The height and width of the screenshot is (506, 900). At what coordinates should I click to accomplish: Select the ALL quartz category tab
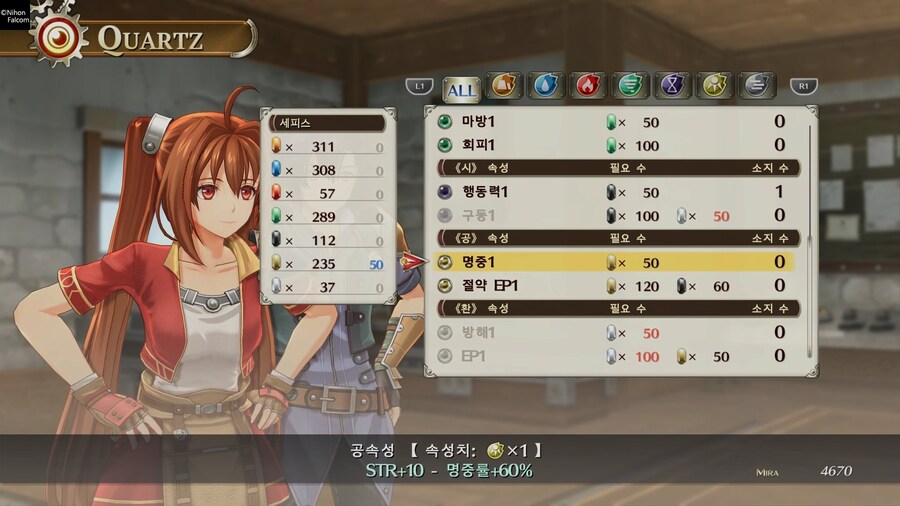pos(461,89)
